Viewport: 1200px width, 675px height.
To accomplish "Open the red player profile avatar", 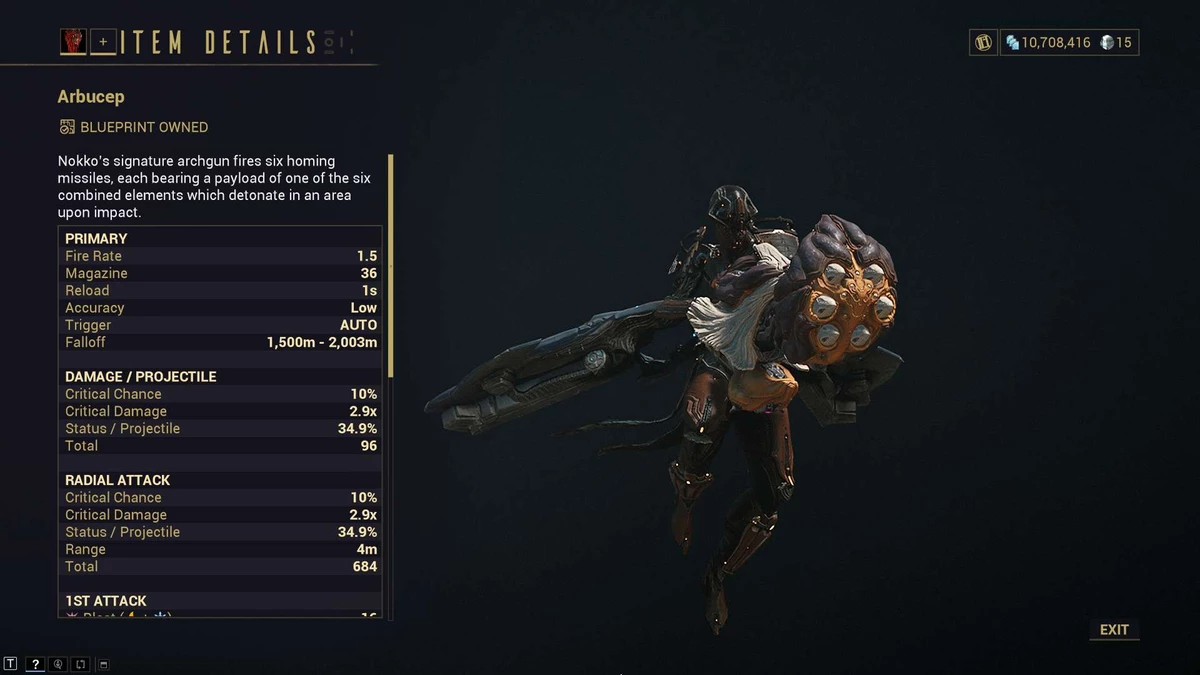I will point(74,41).
